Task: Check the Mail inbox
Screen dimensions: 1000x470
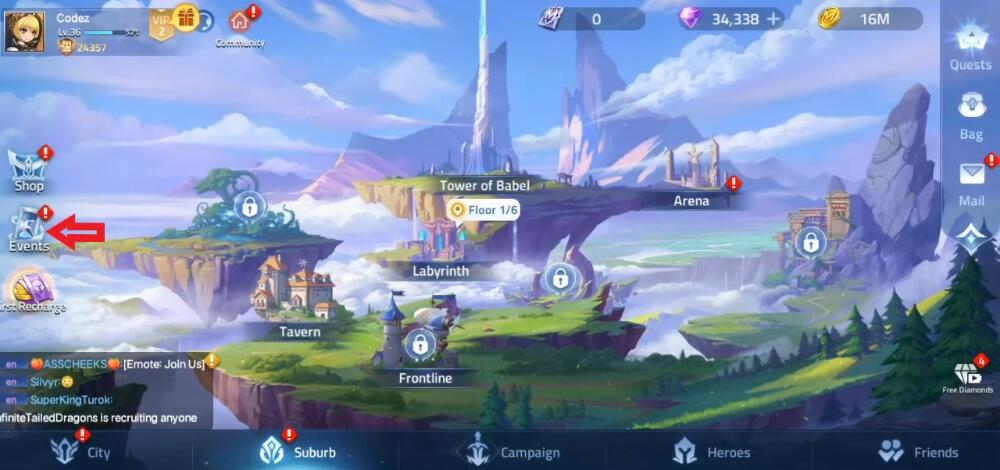Action: click(x=971, y=180)
